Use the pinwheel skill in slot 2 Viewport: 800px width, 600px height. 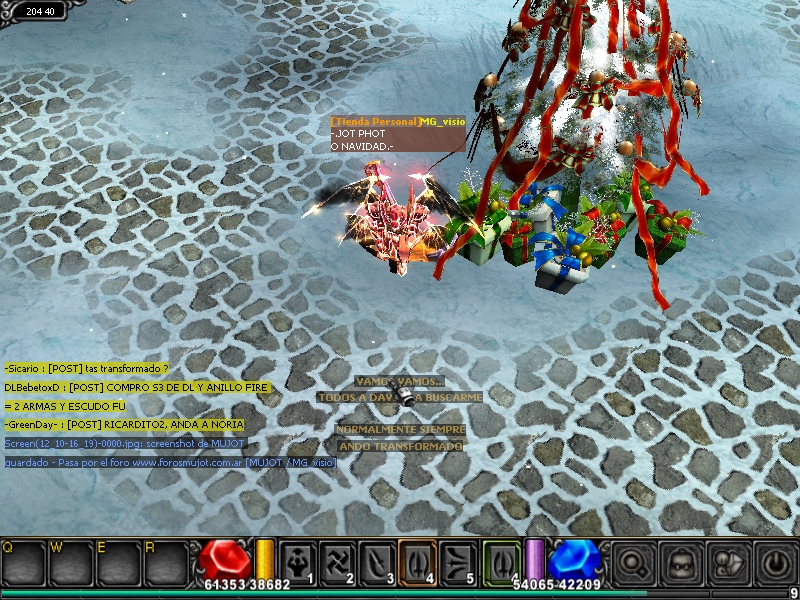[x=338, y=561]
